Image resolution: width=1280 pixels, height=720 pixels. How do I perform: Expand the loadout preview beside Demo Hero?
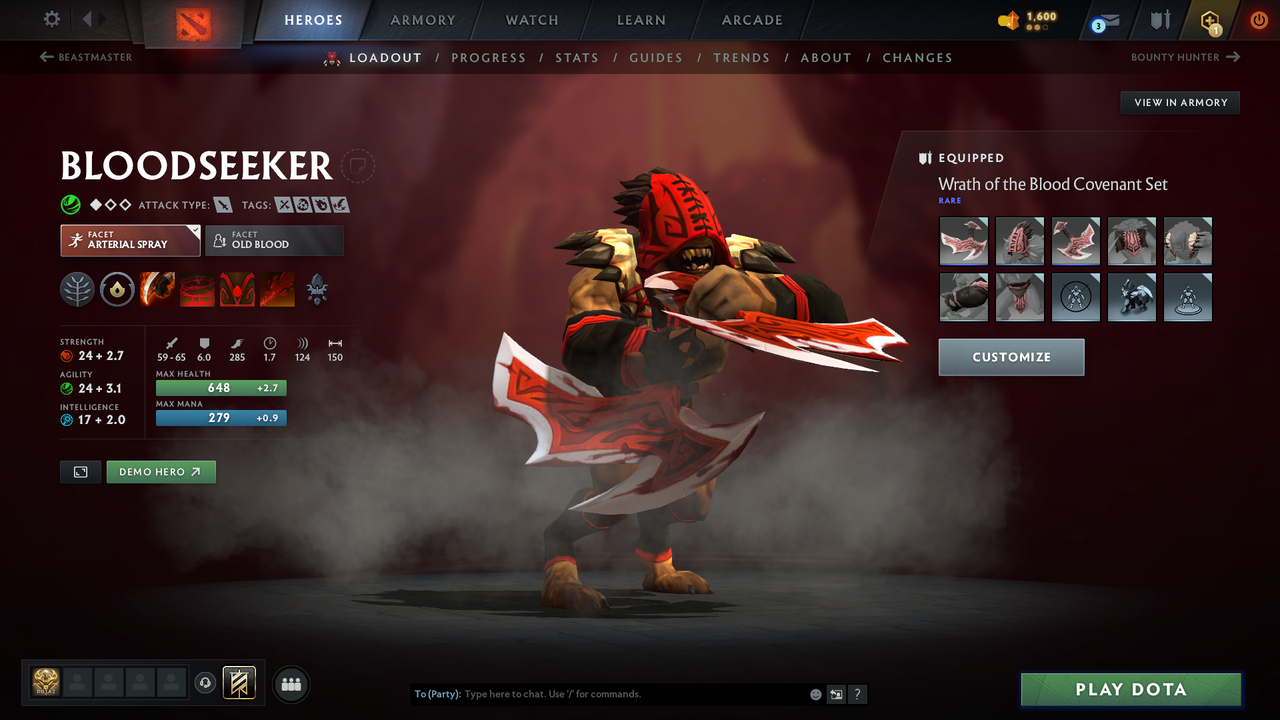pyautogui.click(x=80, y=471)
